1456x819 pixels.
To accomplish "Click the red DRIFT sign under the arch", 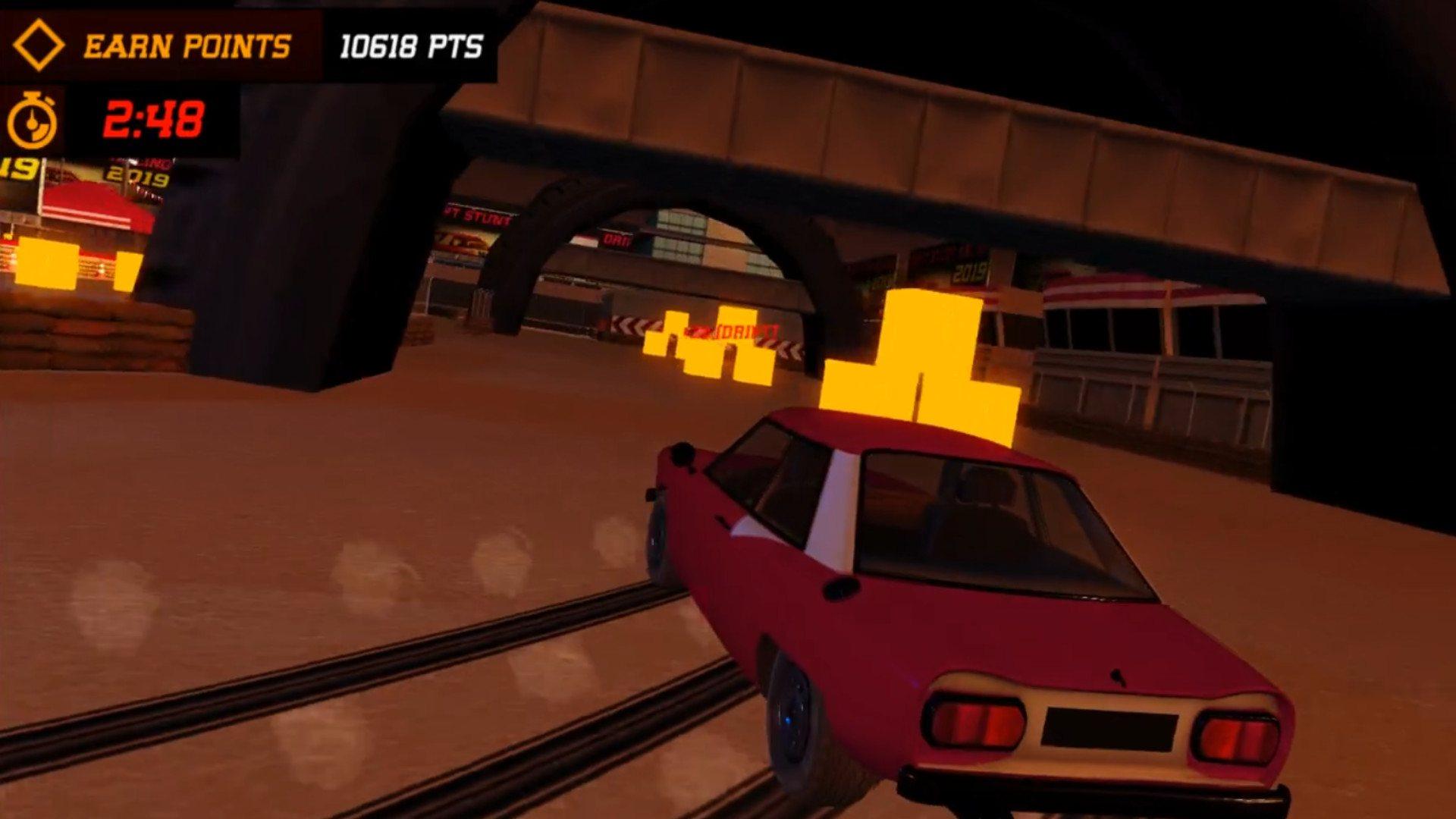I will pyautogui.click(x=730, y=333).
